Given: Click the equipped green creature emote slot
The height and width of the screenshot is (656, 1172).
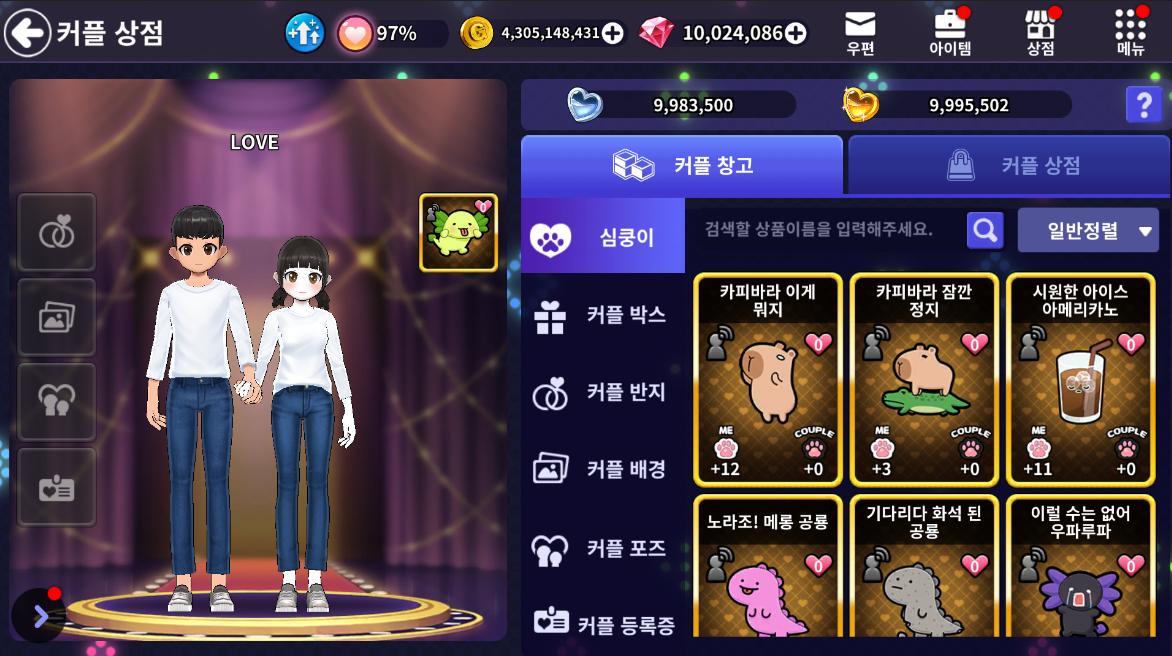Looking at the screenshot, I should click(458, 233).
